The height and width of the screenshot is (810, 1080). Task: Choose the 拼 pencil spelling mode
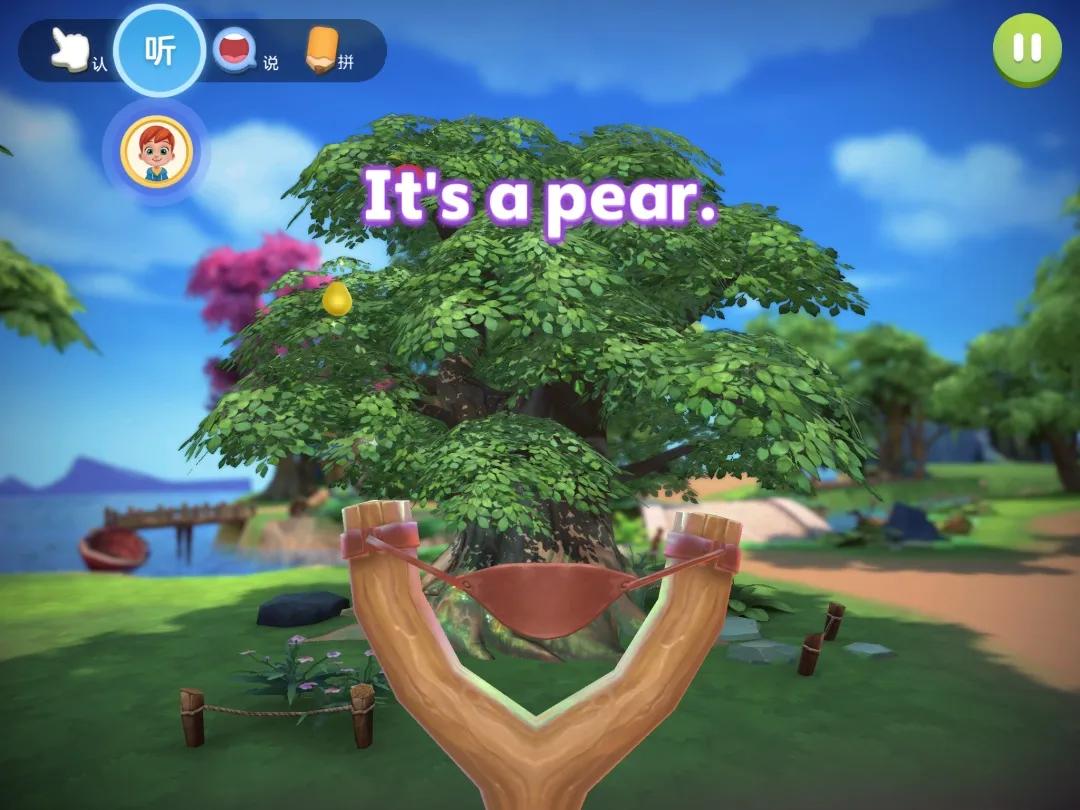point(324,50)
